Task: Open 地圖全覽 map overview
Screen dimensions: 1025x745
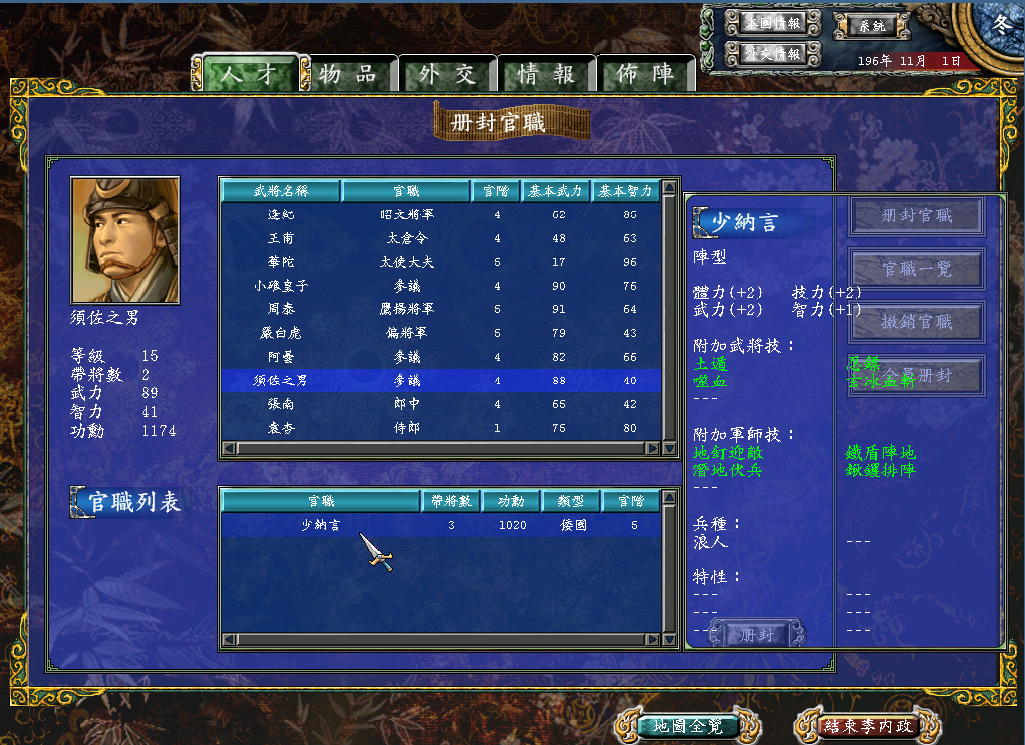Action: click(x=680, y=726)
